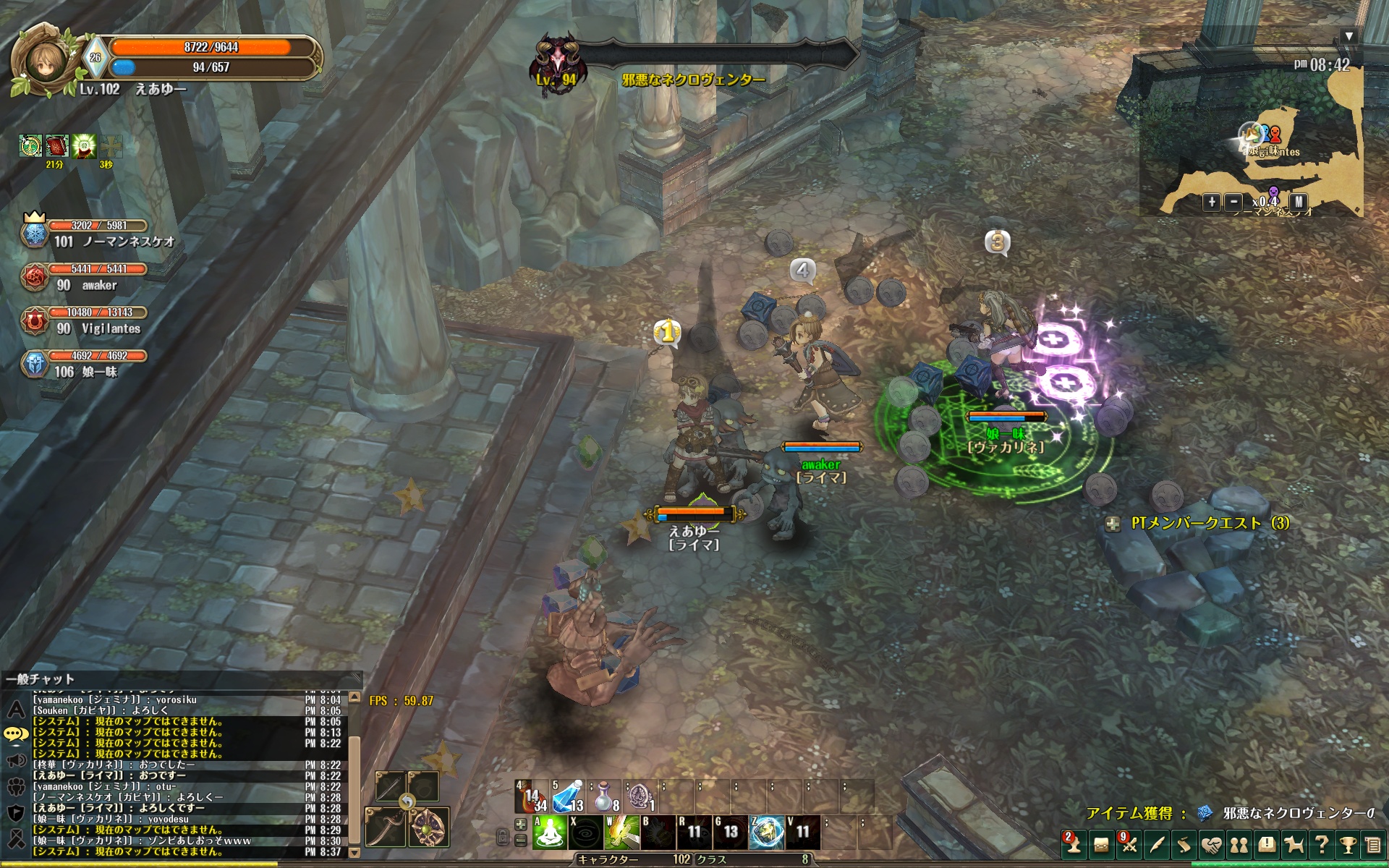Open the crossed swords skills menu icon
1389x868 pixels.
[1129, 844]
